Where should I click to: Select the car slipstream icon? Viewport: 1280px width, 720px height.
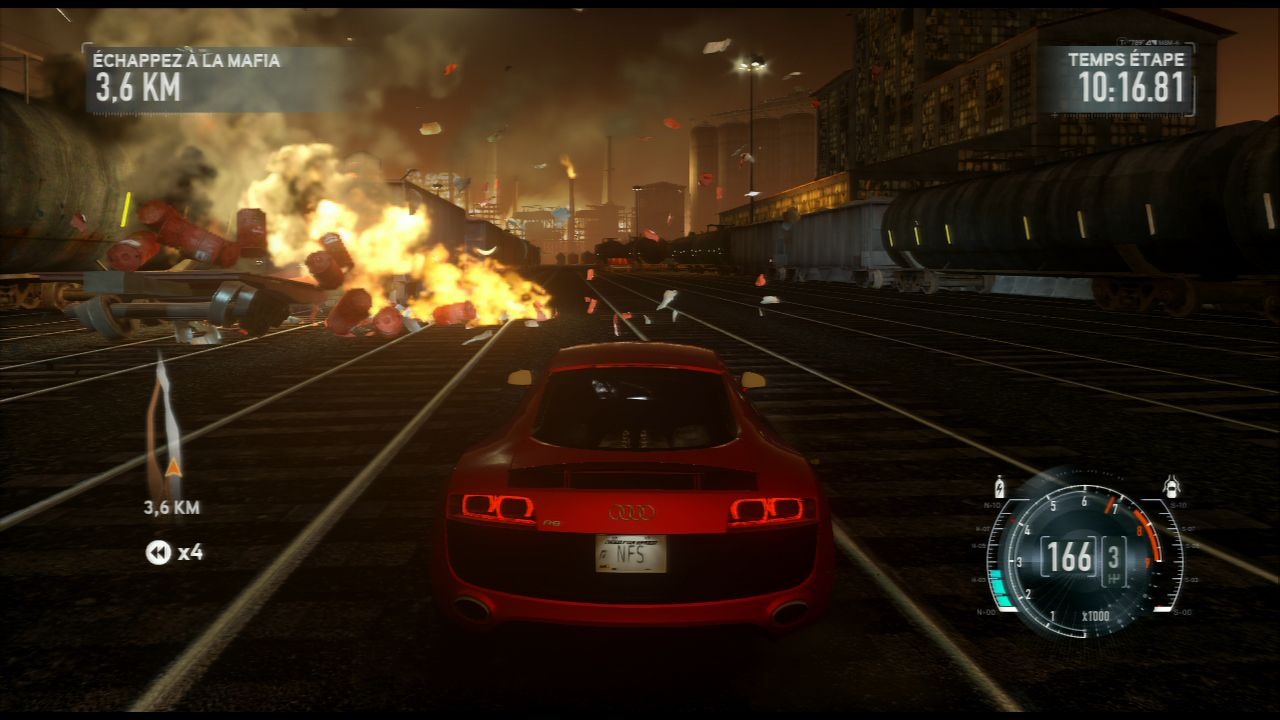tap(1172, 488)
